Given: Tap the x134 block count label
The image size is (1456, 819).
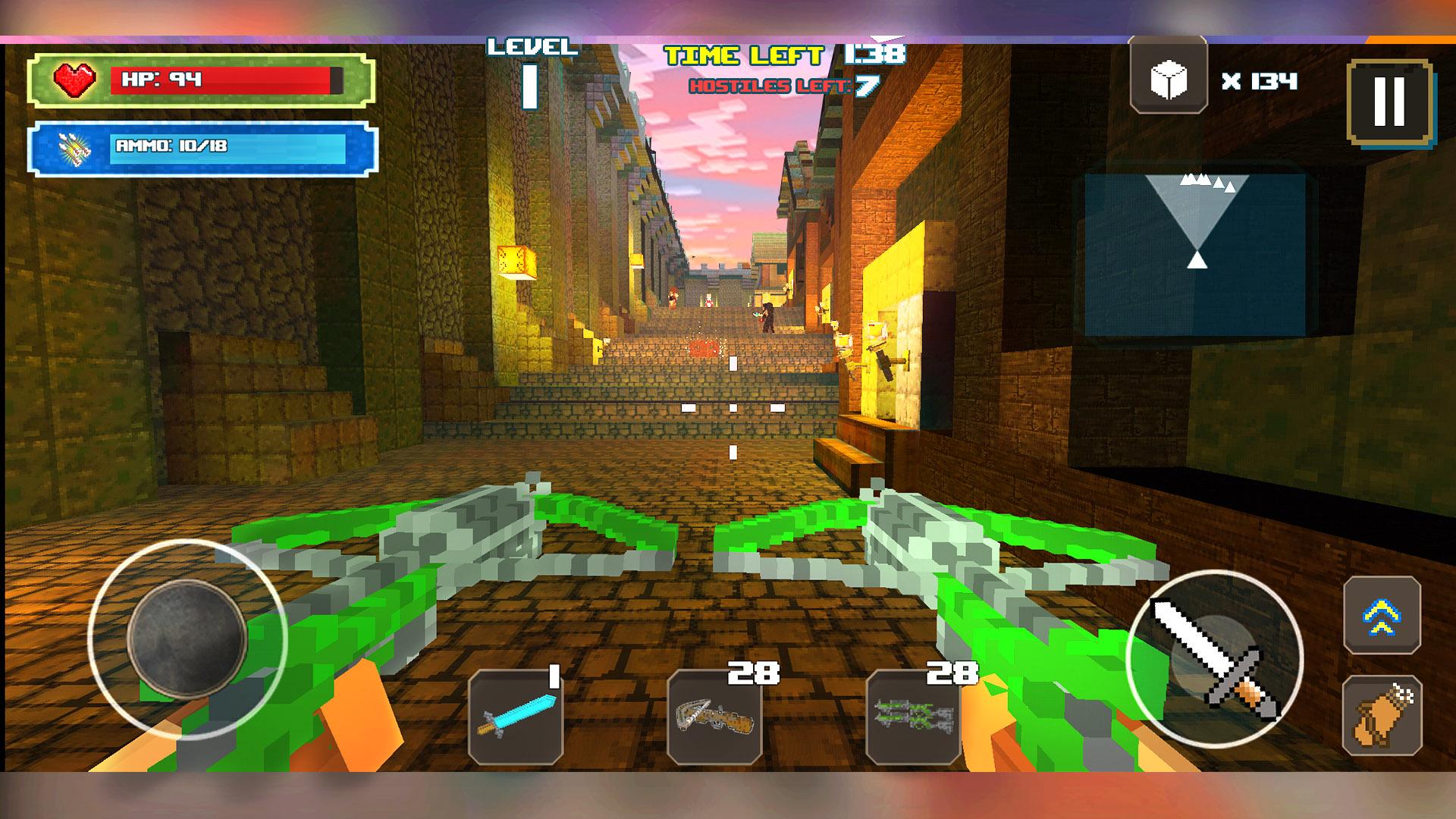Looking at the screenshot, I should [x=1259, y=80].
